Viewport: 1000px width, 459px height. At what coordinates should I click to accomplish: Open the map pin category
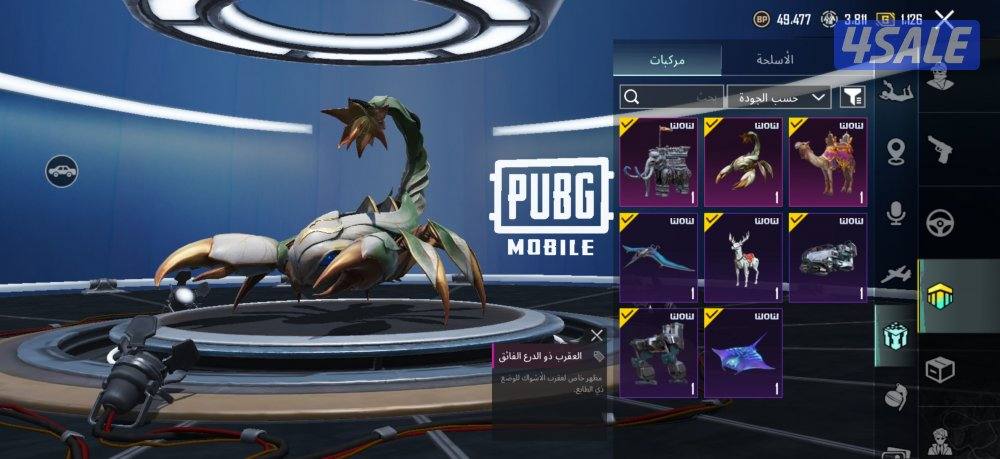pos(895,152)
